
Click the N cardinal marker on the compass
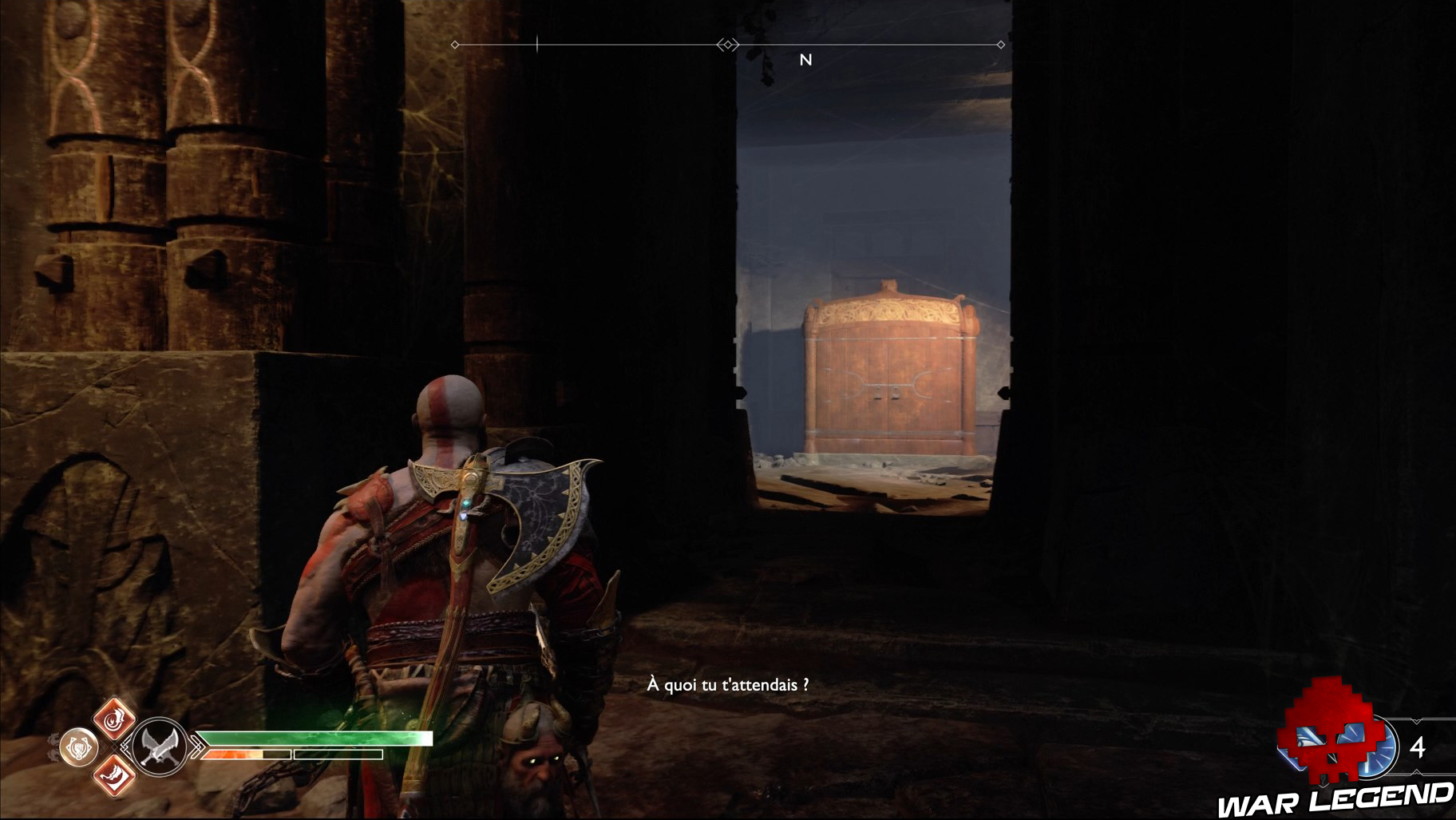tap(805, 60)
